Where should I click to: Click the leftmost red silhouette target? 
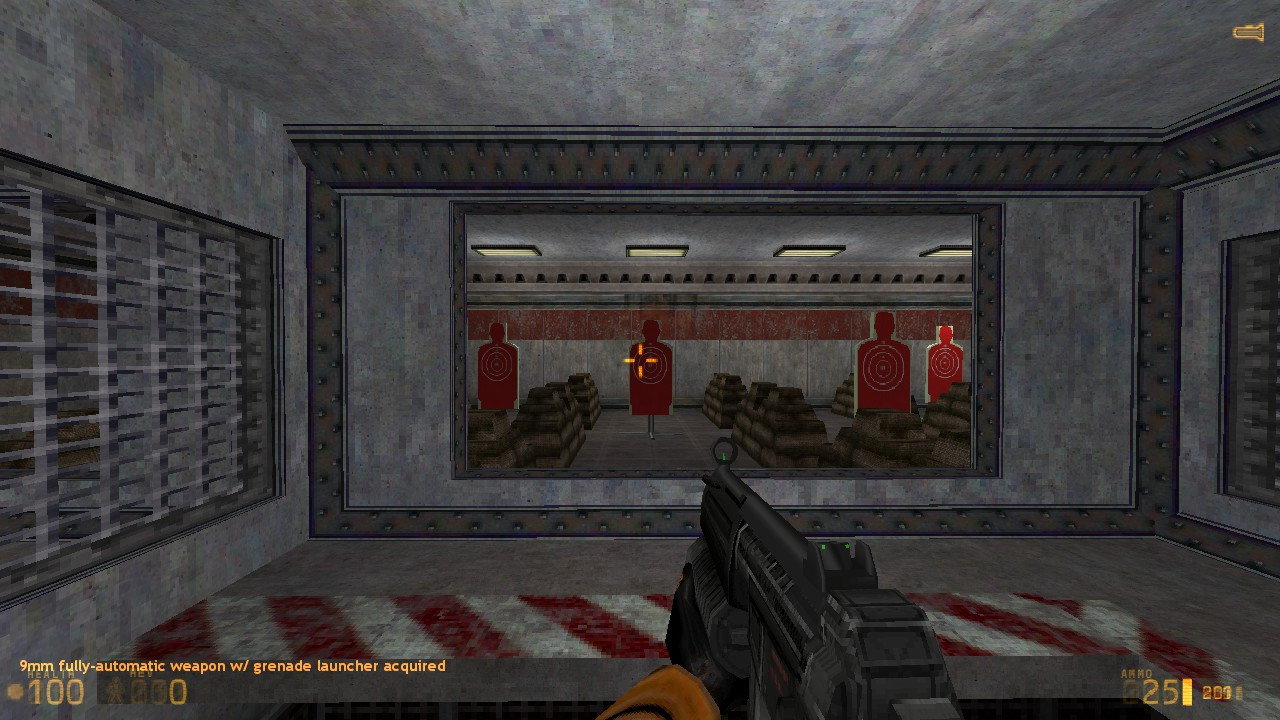tap(496, 365)
